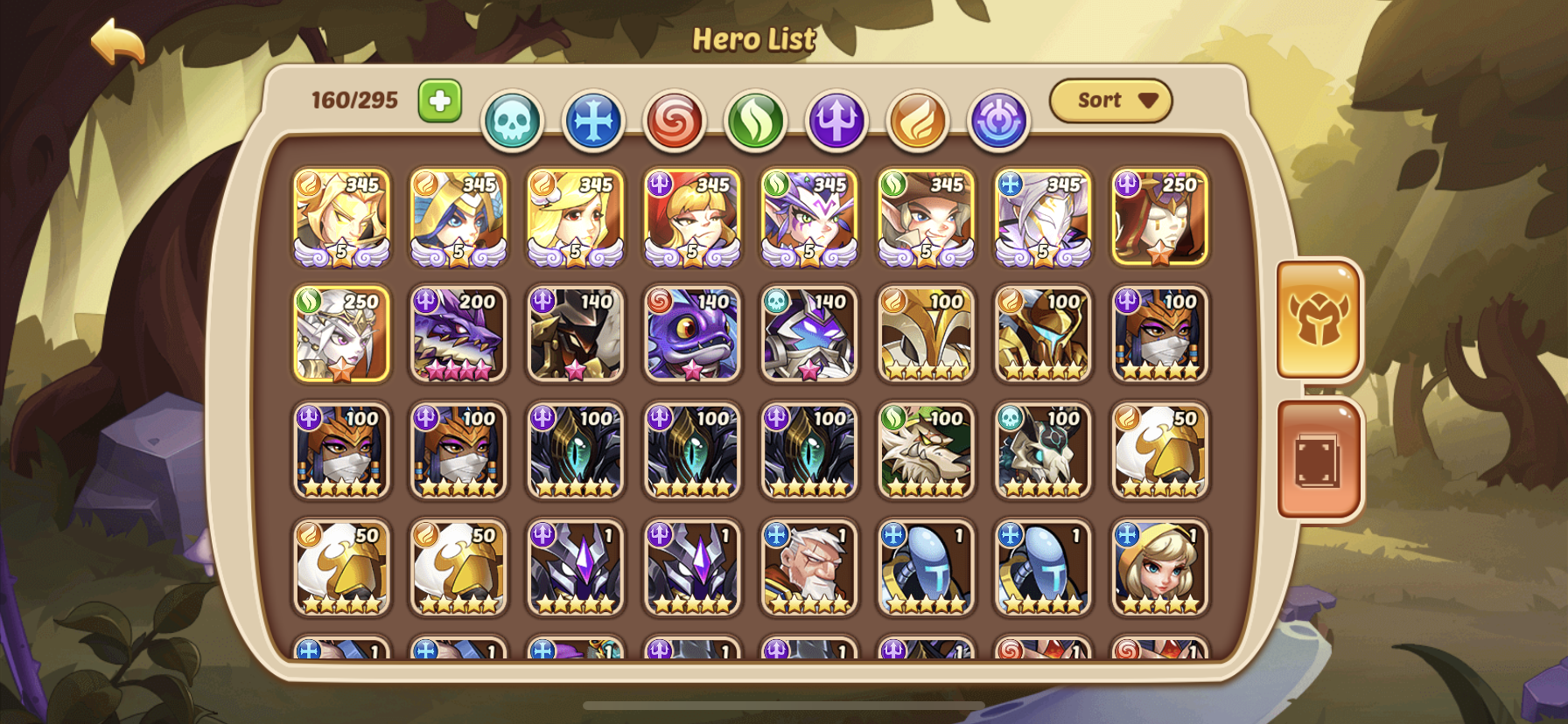Select the 140-power purple fish monster hero

coord(692,335)
